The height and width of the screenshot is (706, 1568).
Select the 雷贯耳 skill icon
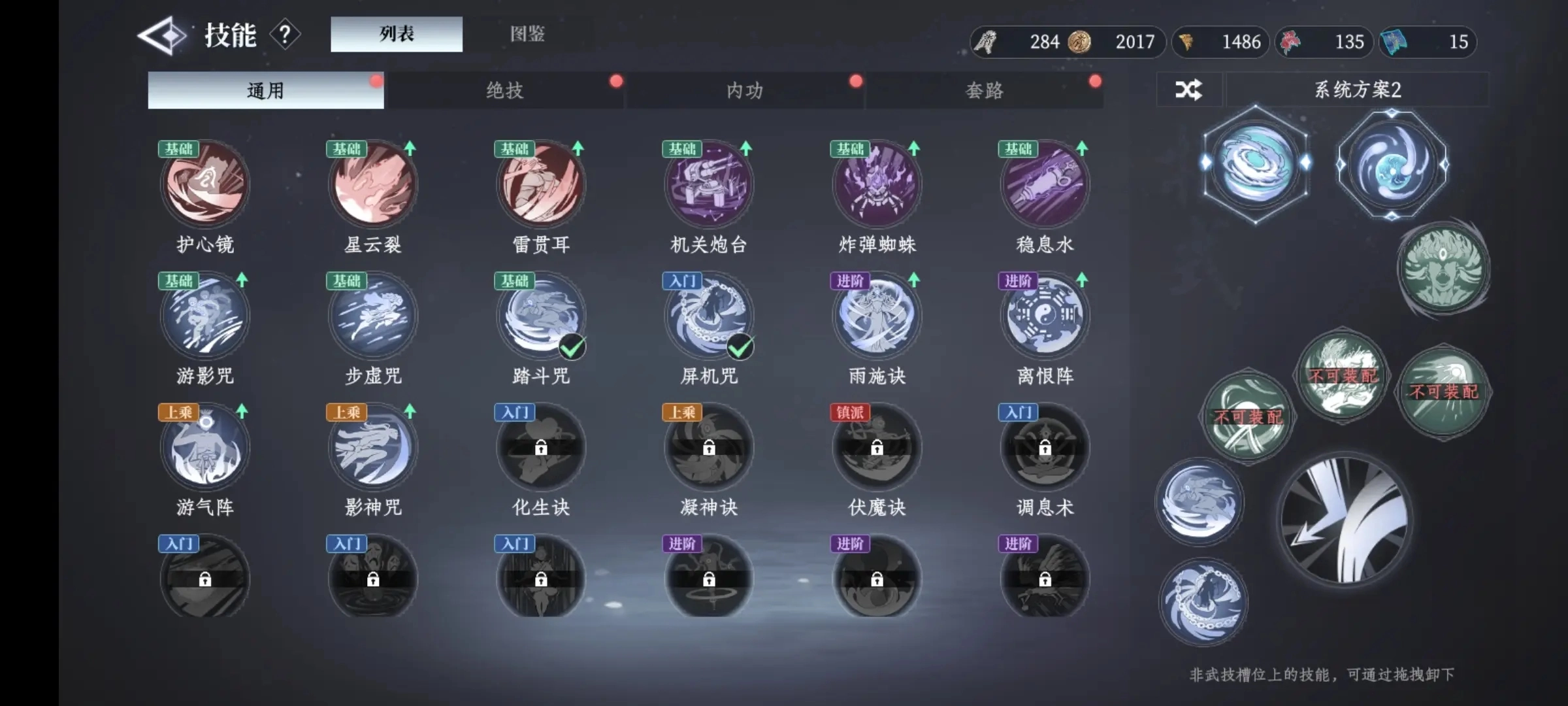click(x=541, y=185)
